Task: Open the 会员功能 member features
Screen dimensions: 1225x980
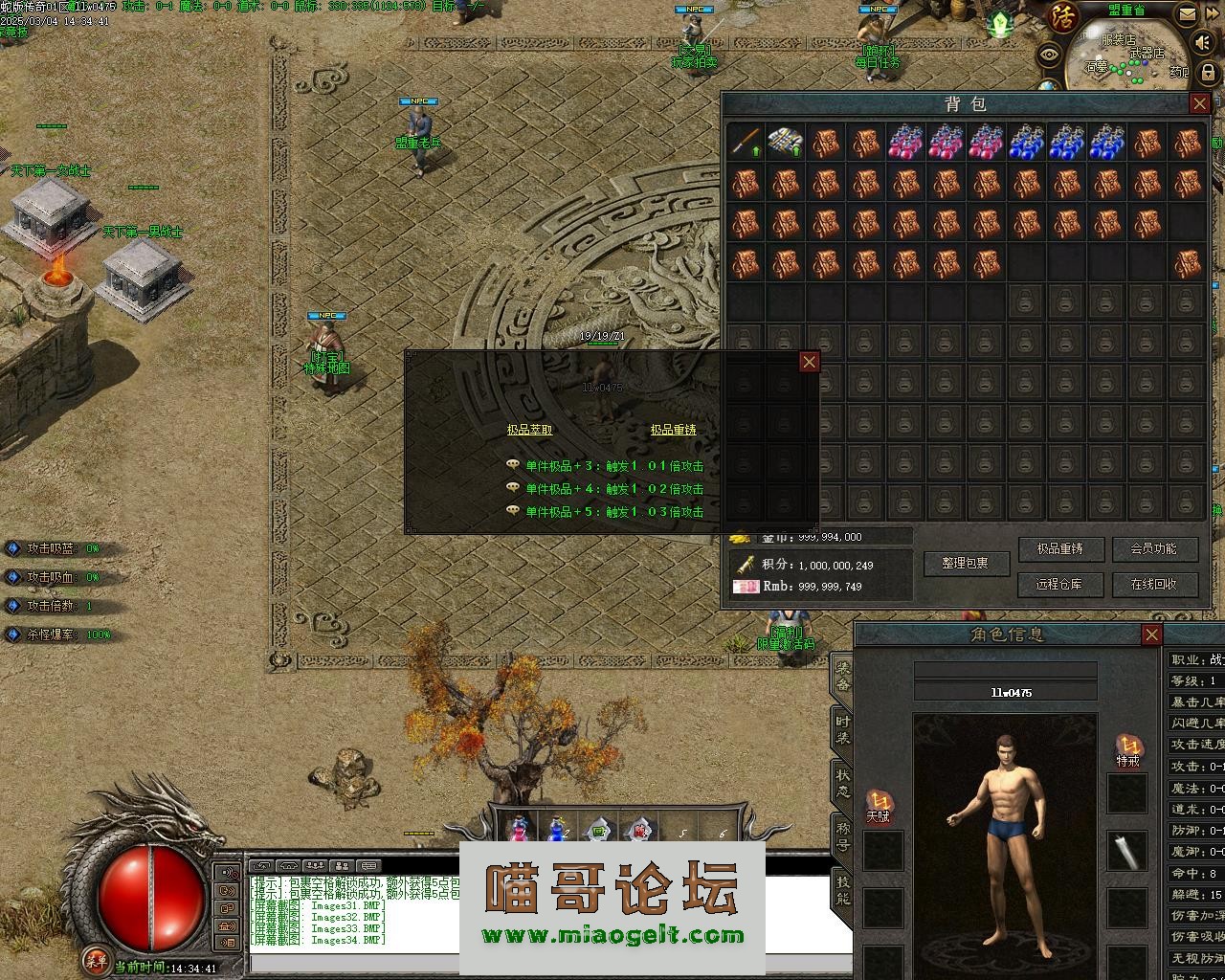Action: click(x=1153, y=549)
